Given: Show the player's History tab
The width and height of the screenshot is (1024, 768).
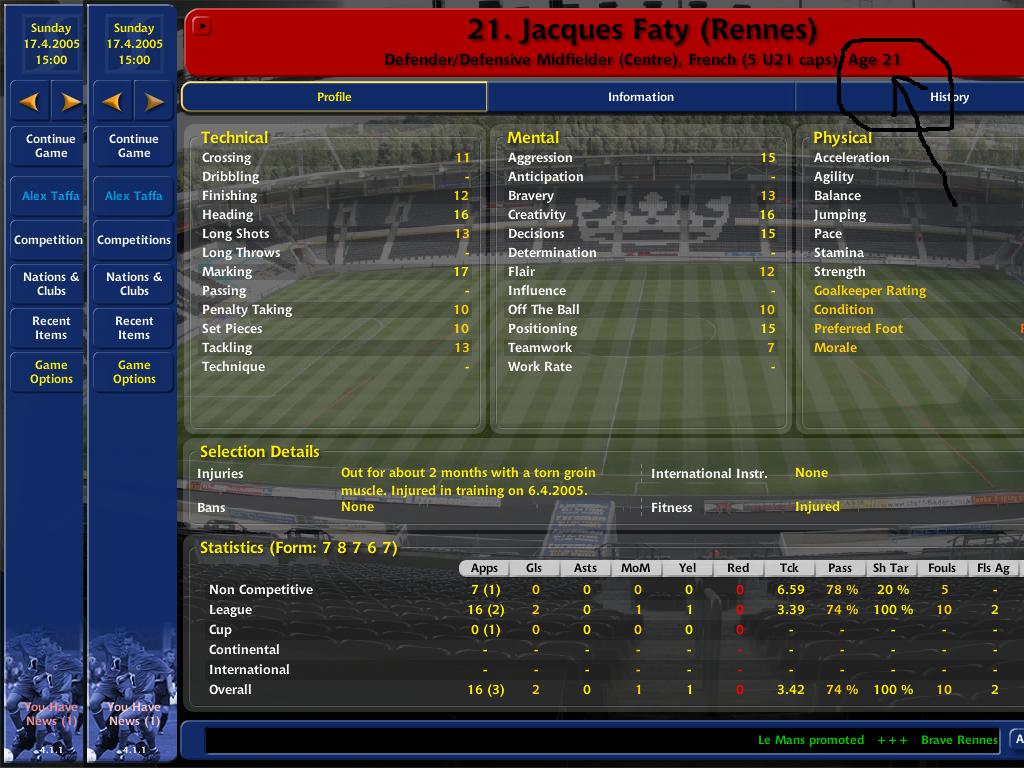Looking at the screenshot, I should click(x=948, y=97).
